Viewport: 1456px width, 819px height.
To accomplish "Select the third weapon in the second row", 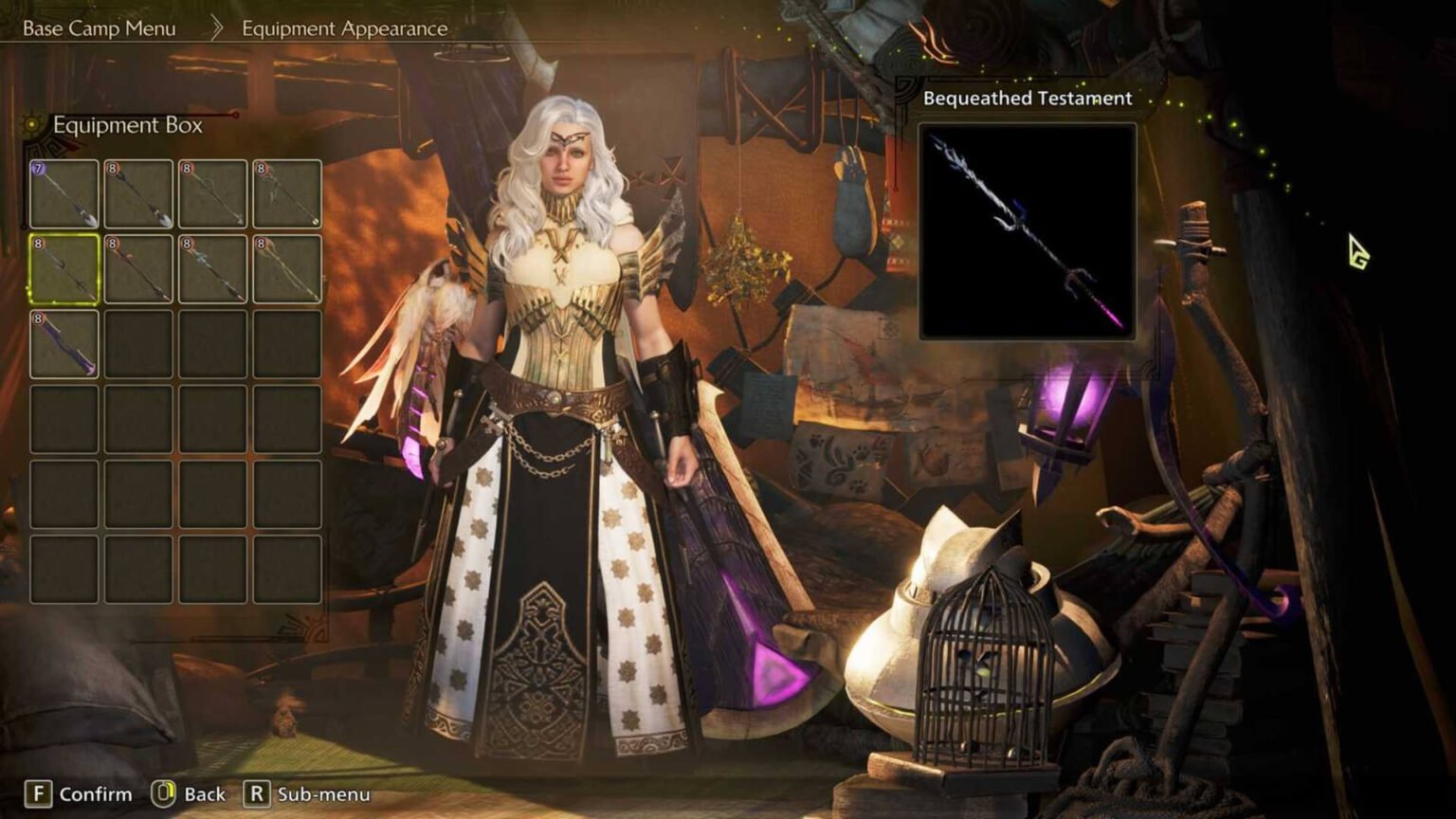I will [212, 266].
